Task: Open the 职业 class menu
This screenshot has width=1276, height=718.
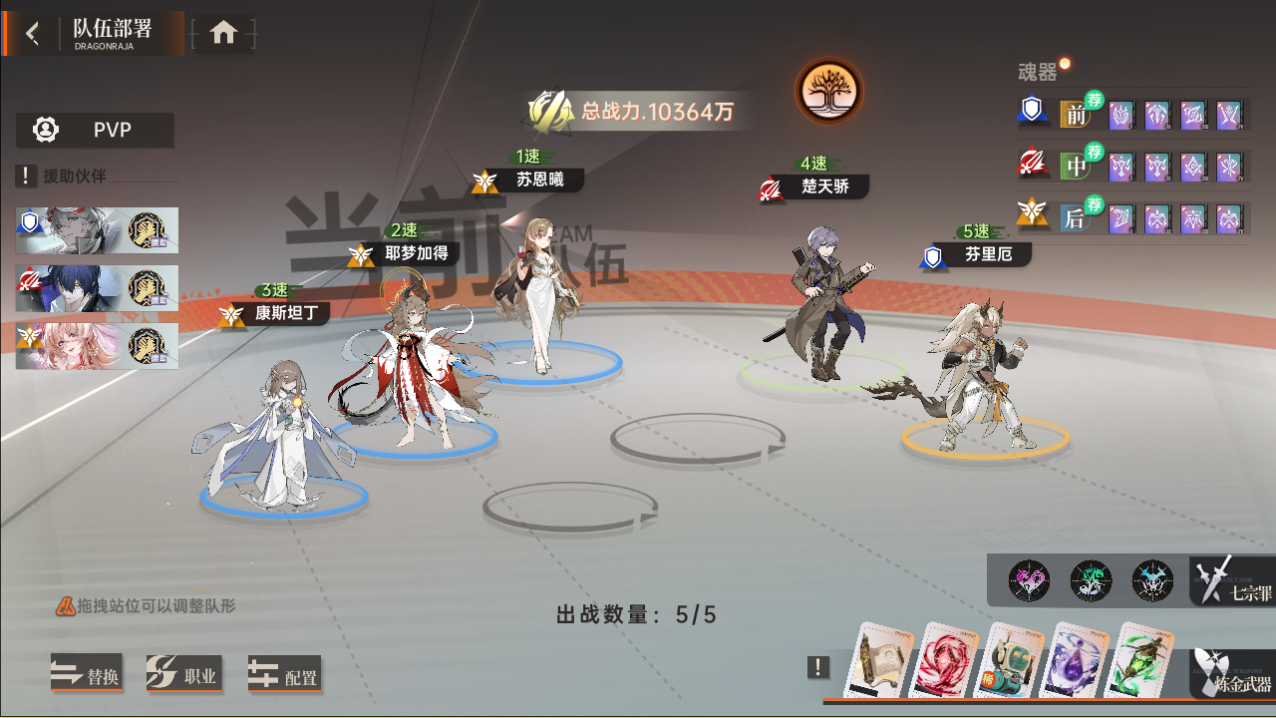Action: point(184,675)
